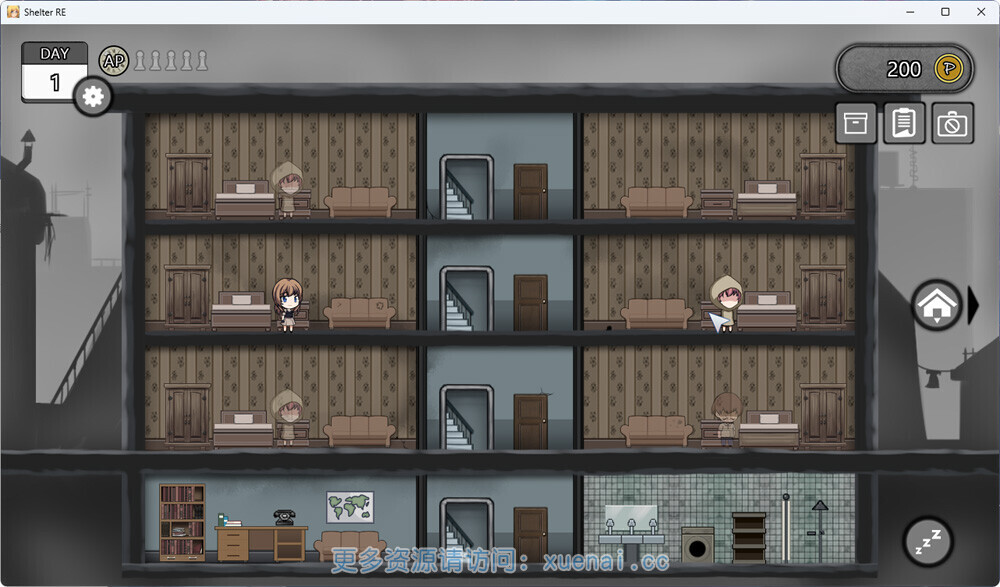Close the Shelter RE window
Screen dimensions: 1000x587
[x=979, y=12]
